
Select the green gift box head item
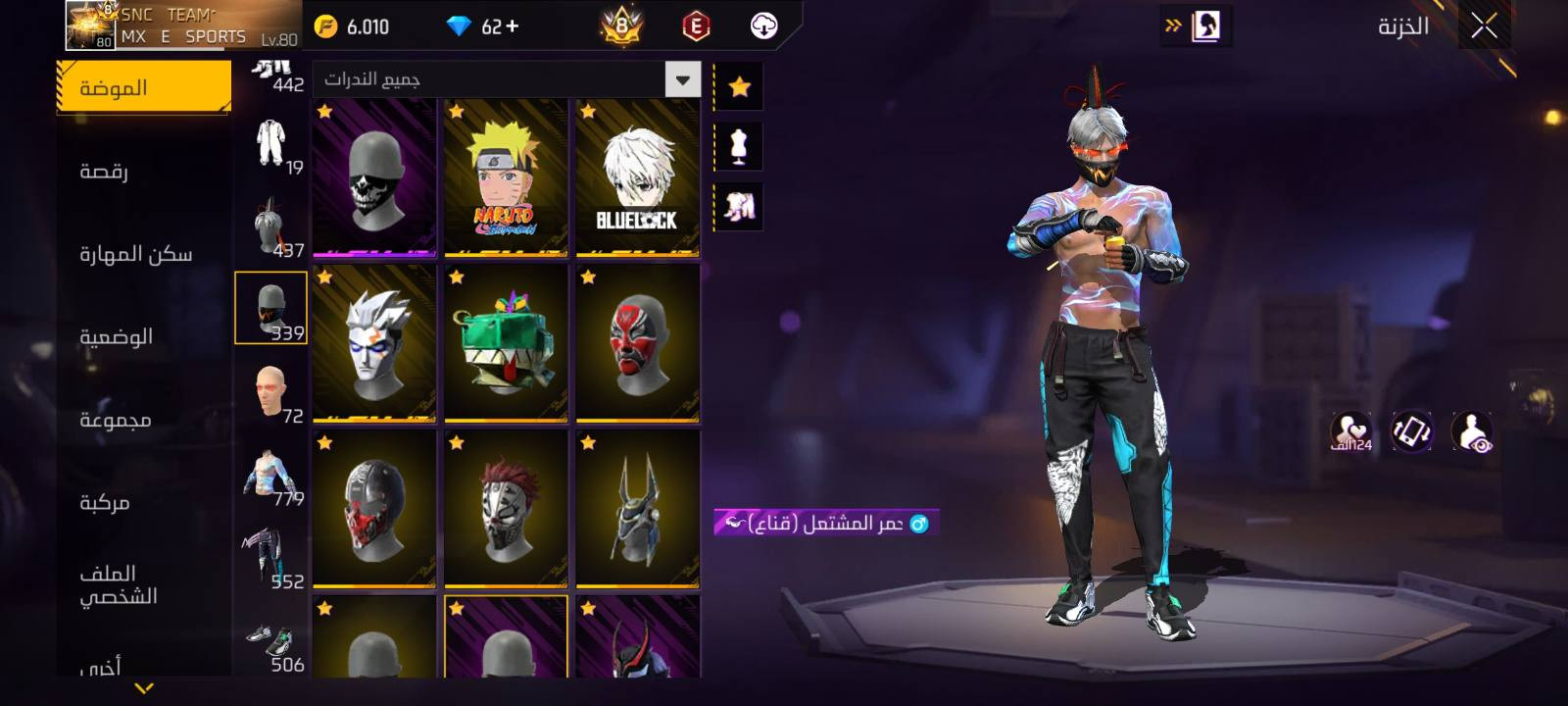[506, 343]
